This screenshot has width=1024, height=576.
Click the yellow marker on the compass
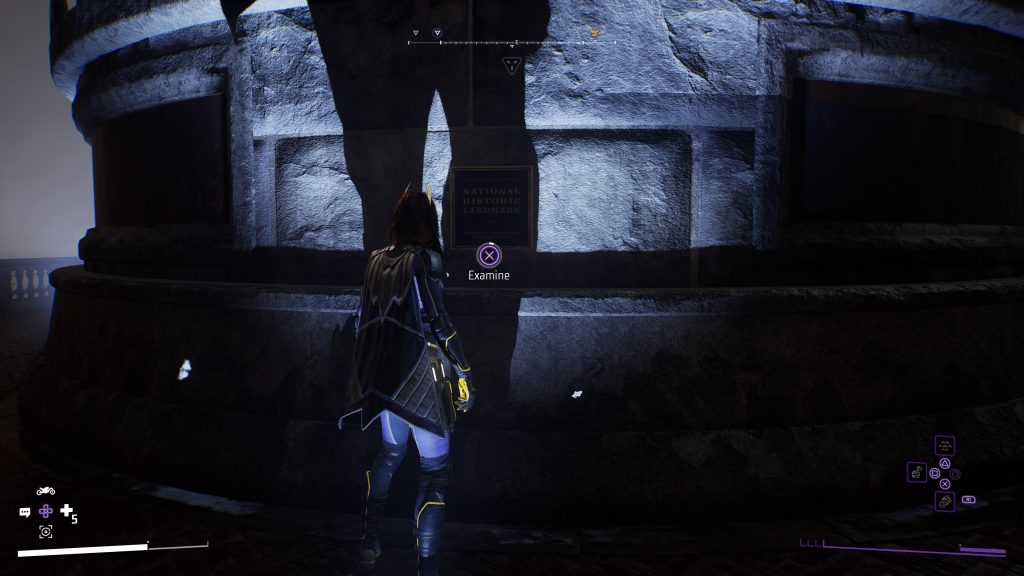coord(595,33)
